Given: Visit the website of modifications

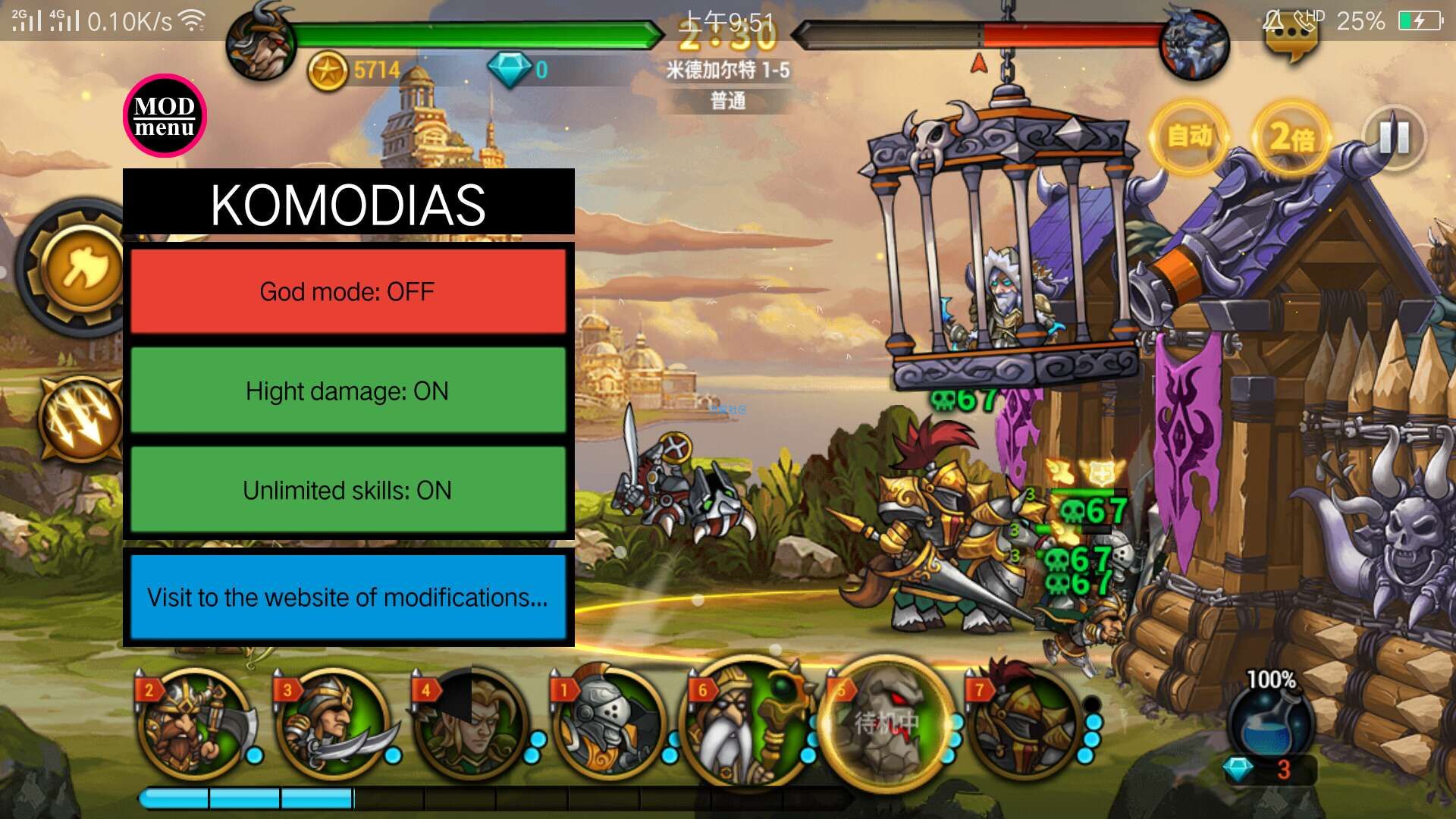Looking at the screenshot, I should click(x=348, y=597).
